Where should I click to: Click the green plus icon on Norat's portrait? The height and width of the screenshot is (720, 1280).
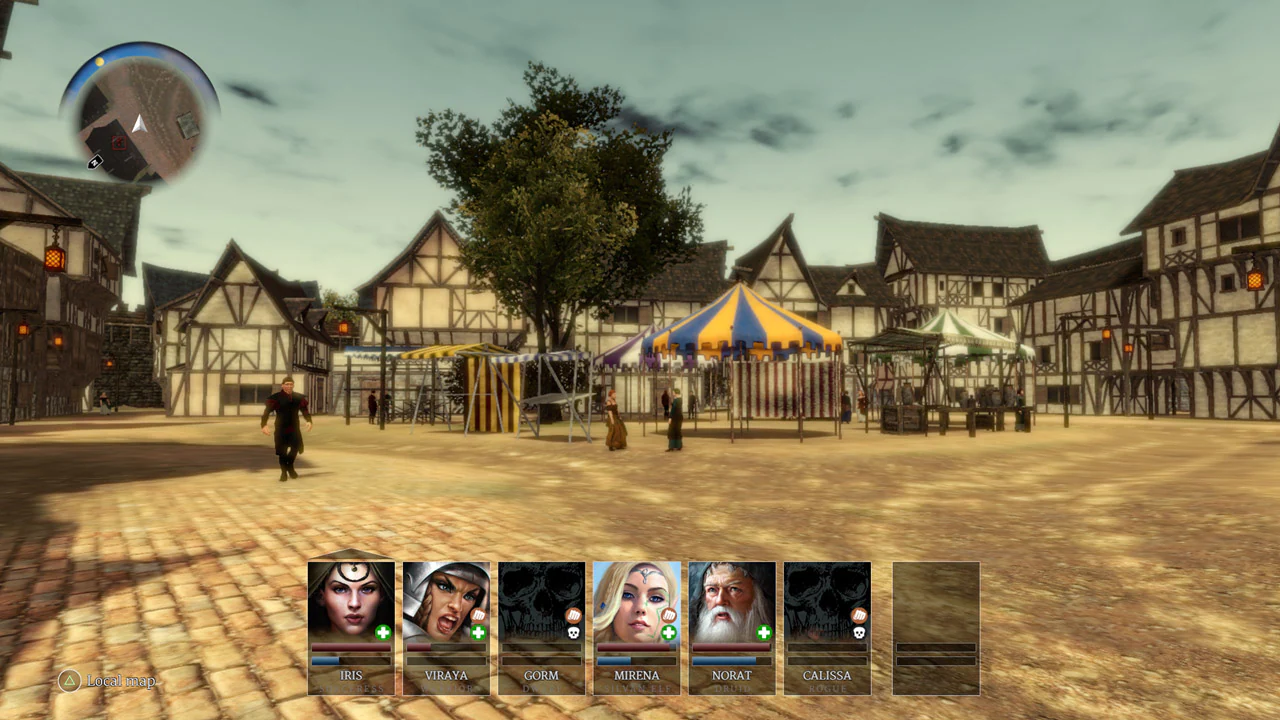(763, 632)
